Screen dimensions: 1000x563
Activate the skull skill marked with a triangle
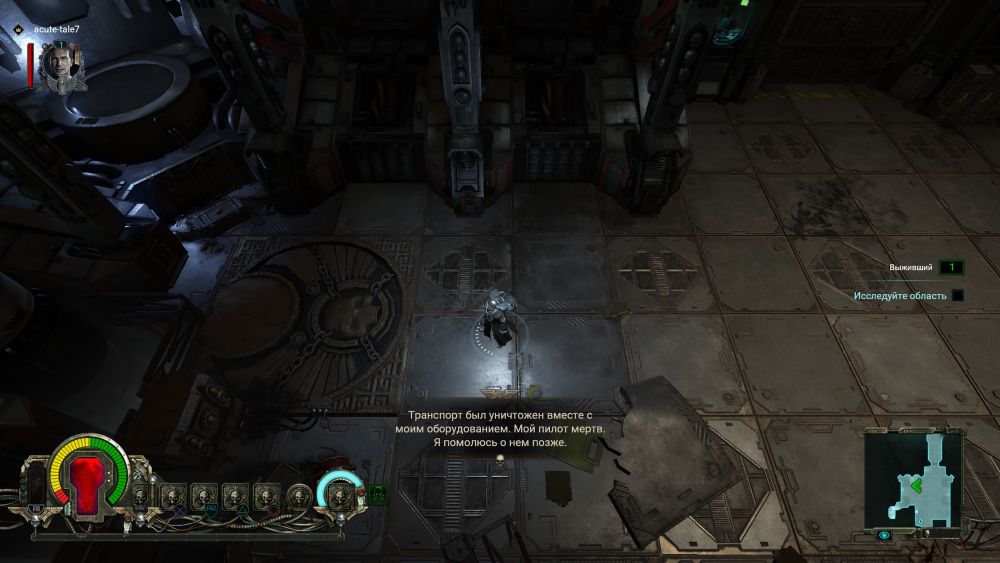235,495
